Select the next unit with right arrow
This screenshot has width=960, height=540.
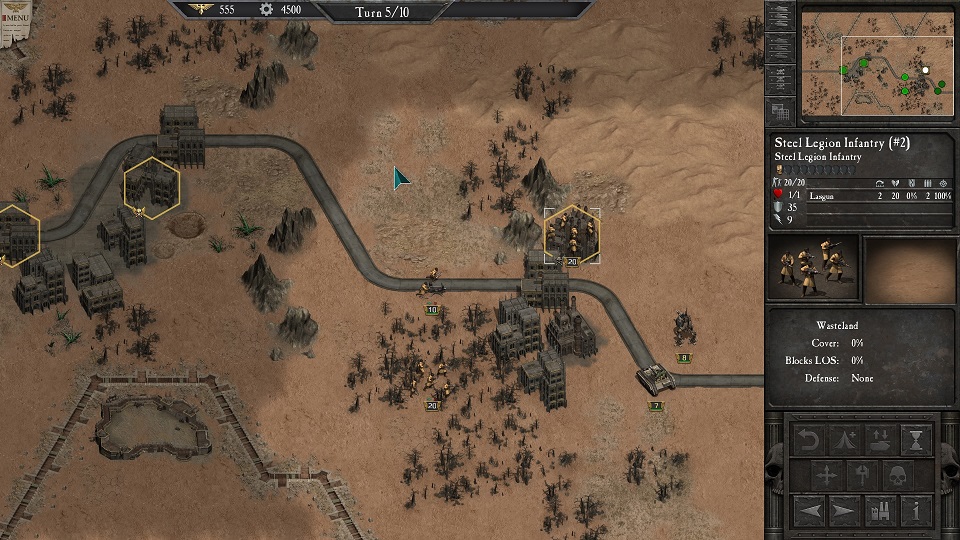coord(845,510)
